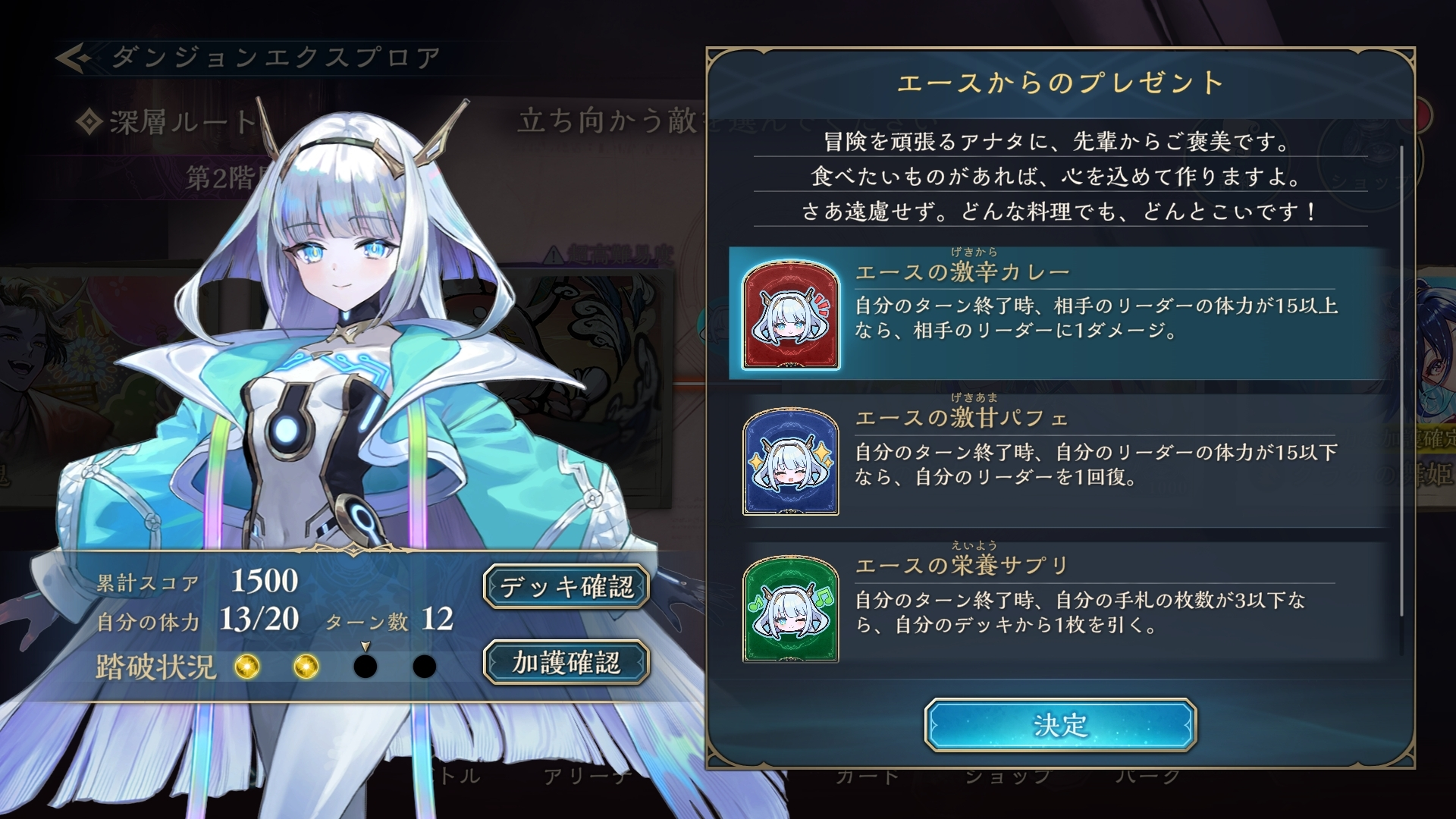Viewport: 1456px width, 819px height.
Task: Confirm choice with the 決定 button
Action: point(1060,725)
